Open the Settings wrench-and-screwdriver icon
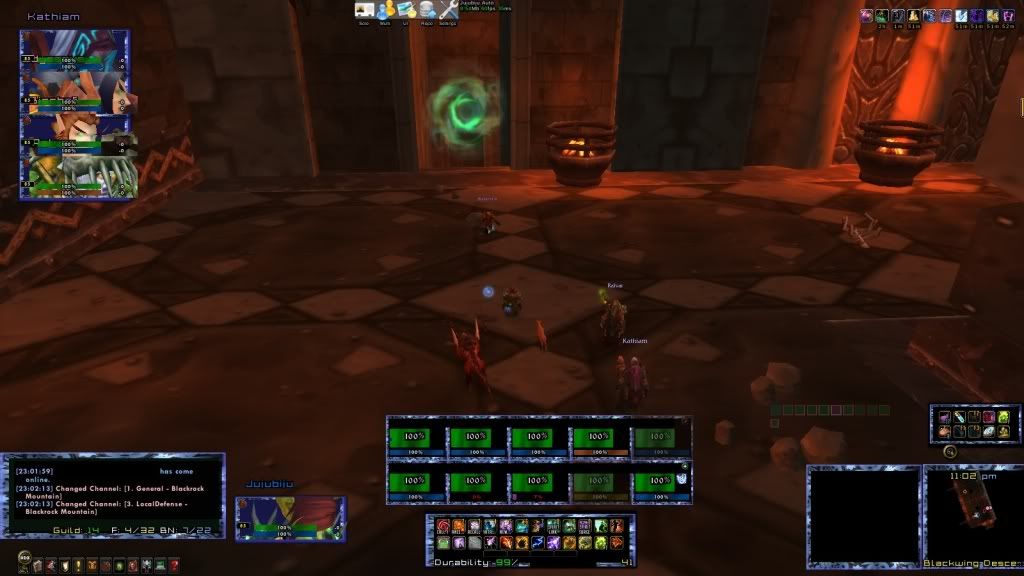The width and height of the screenshot is (1024, 576). pyautogui.click(x=447, y=10)
